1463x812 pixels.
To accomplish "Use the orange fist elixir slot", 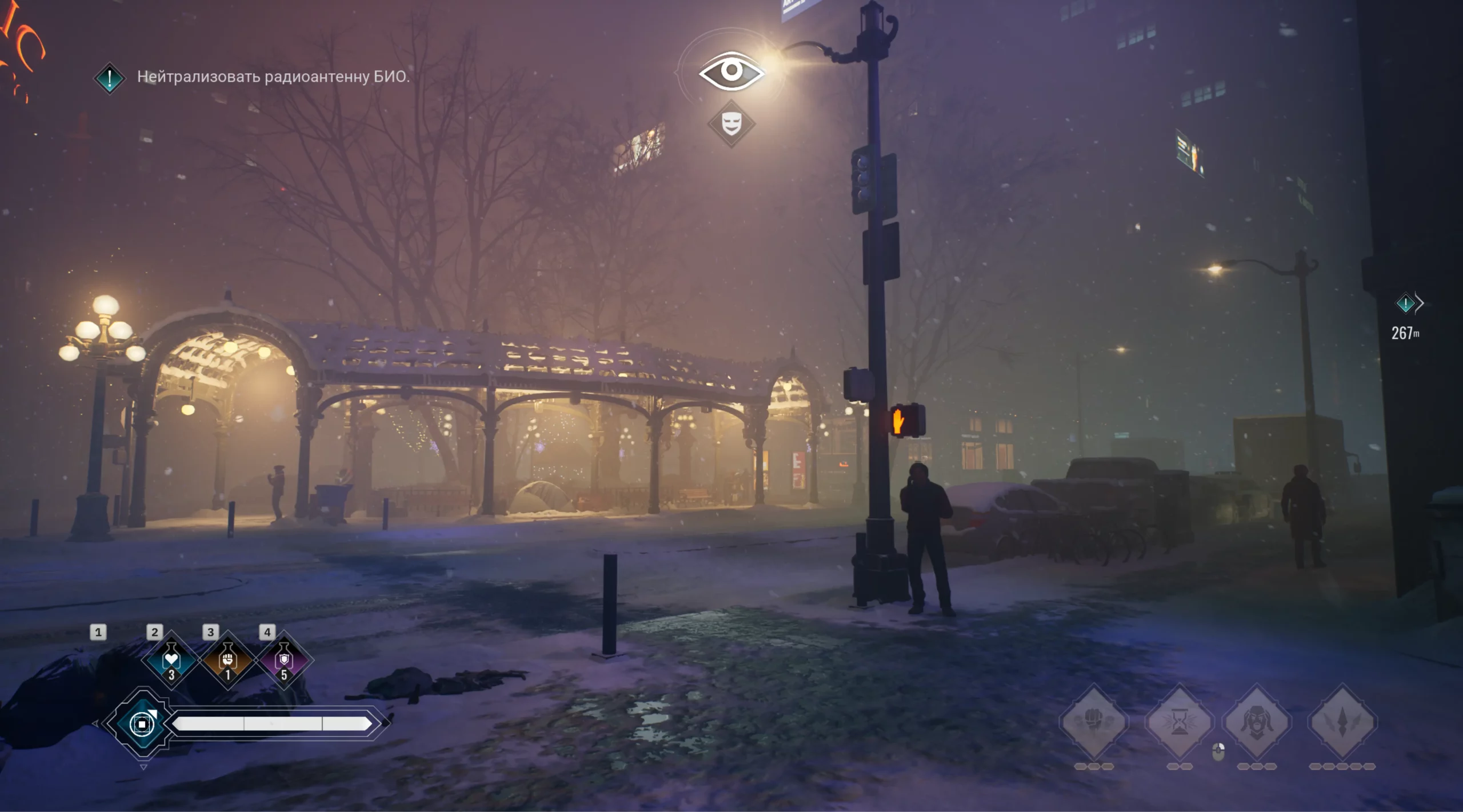I will click(x=227, y=661).
